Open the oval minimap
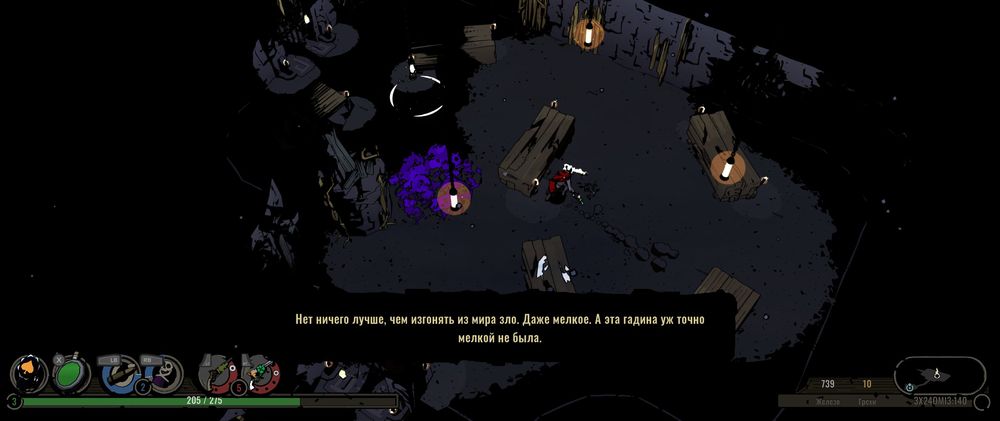This screenshot has height=421, width=1000. click(x=939, y=375)
